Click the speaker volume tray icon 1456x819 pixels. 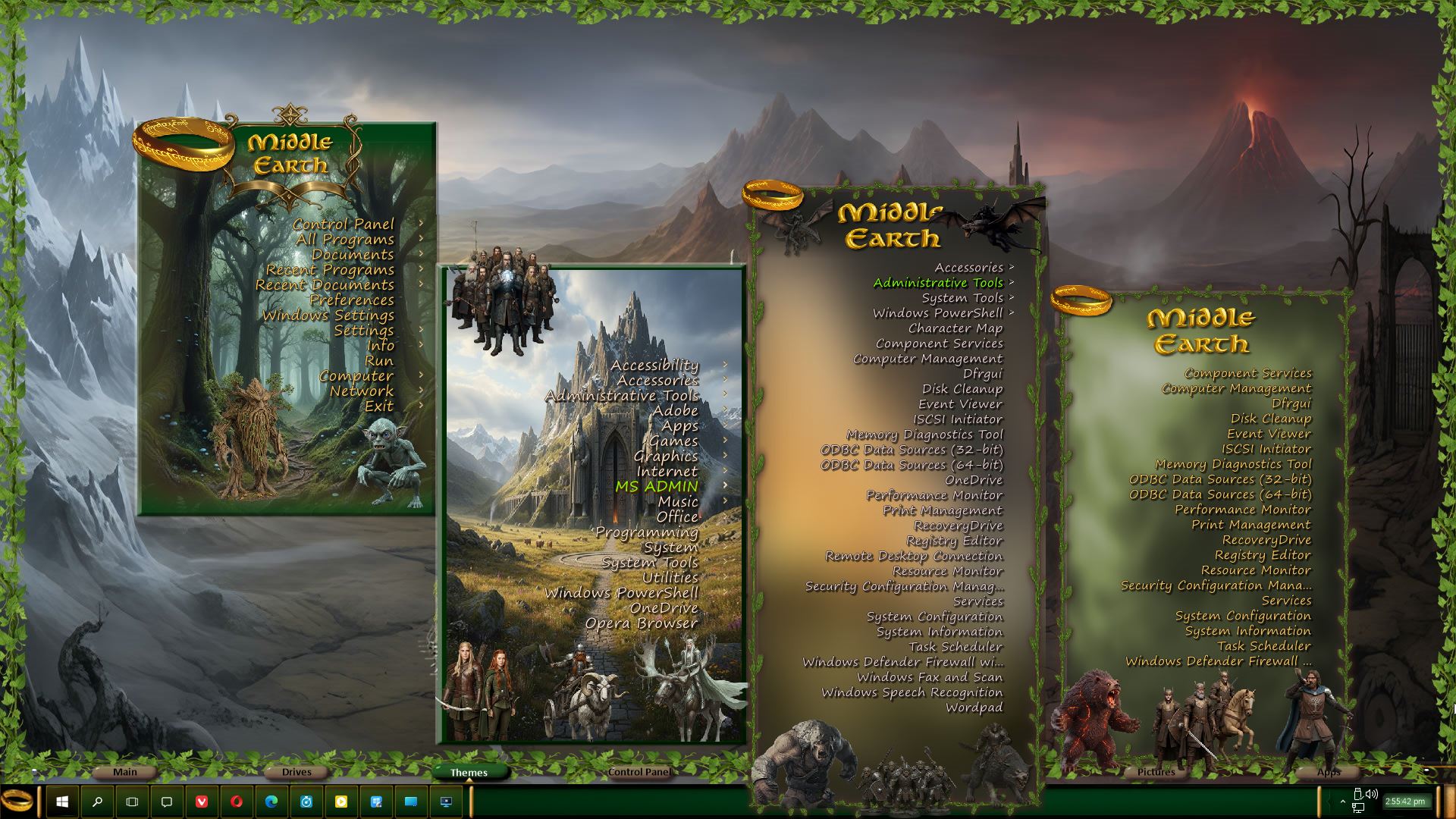coord(1371,795)
